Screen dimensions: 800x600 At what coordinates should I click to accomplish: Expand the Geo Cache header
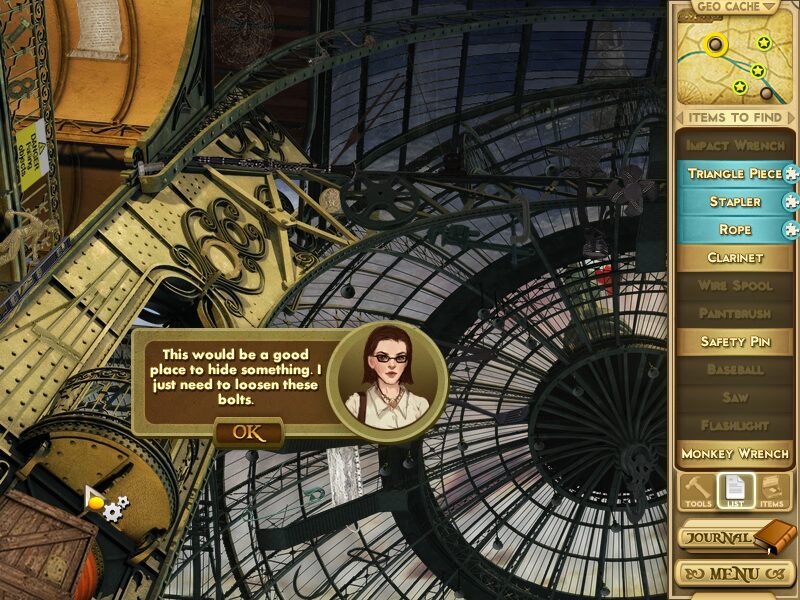733,7
